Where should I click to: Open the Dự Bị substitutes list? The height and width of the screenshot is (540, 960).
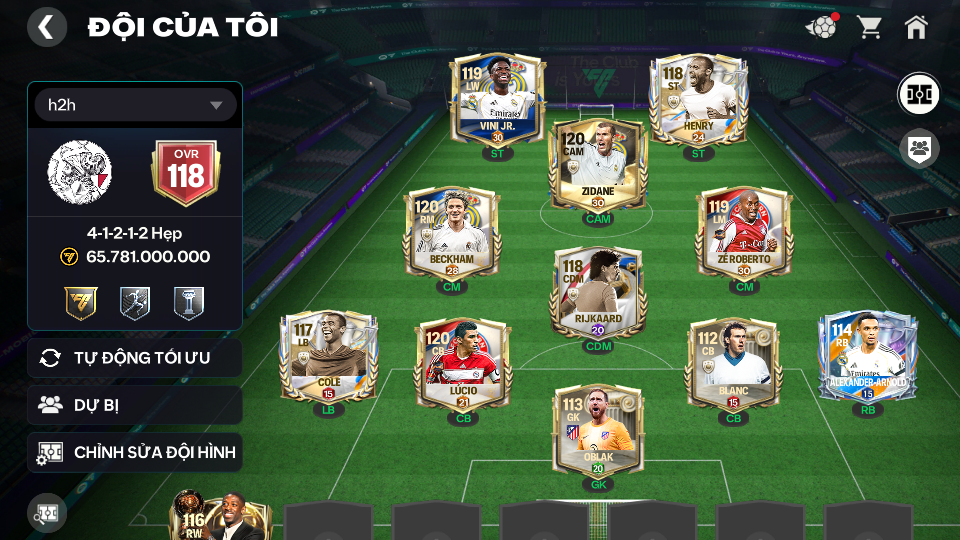(135, 405)
